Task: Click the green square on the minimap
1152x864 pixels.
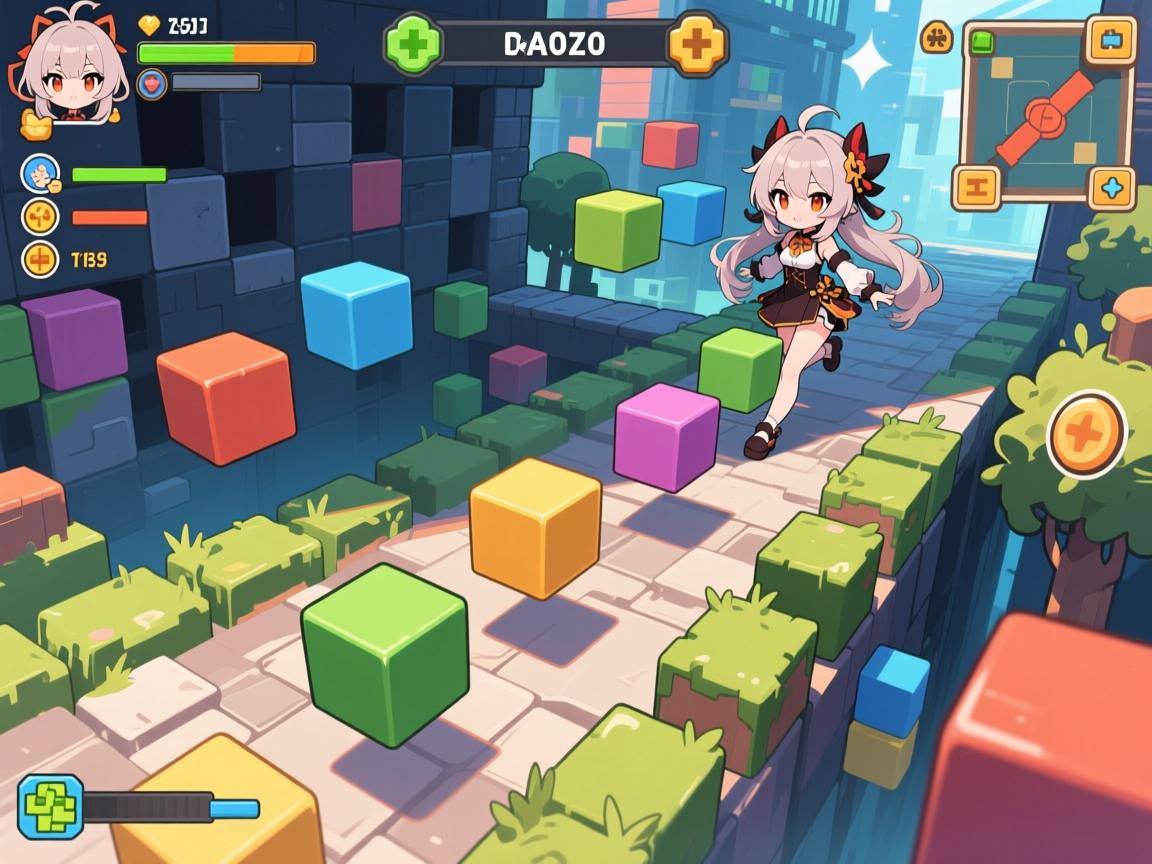Action: pos(983,42)
